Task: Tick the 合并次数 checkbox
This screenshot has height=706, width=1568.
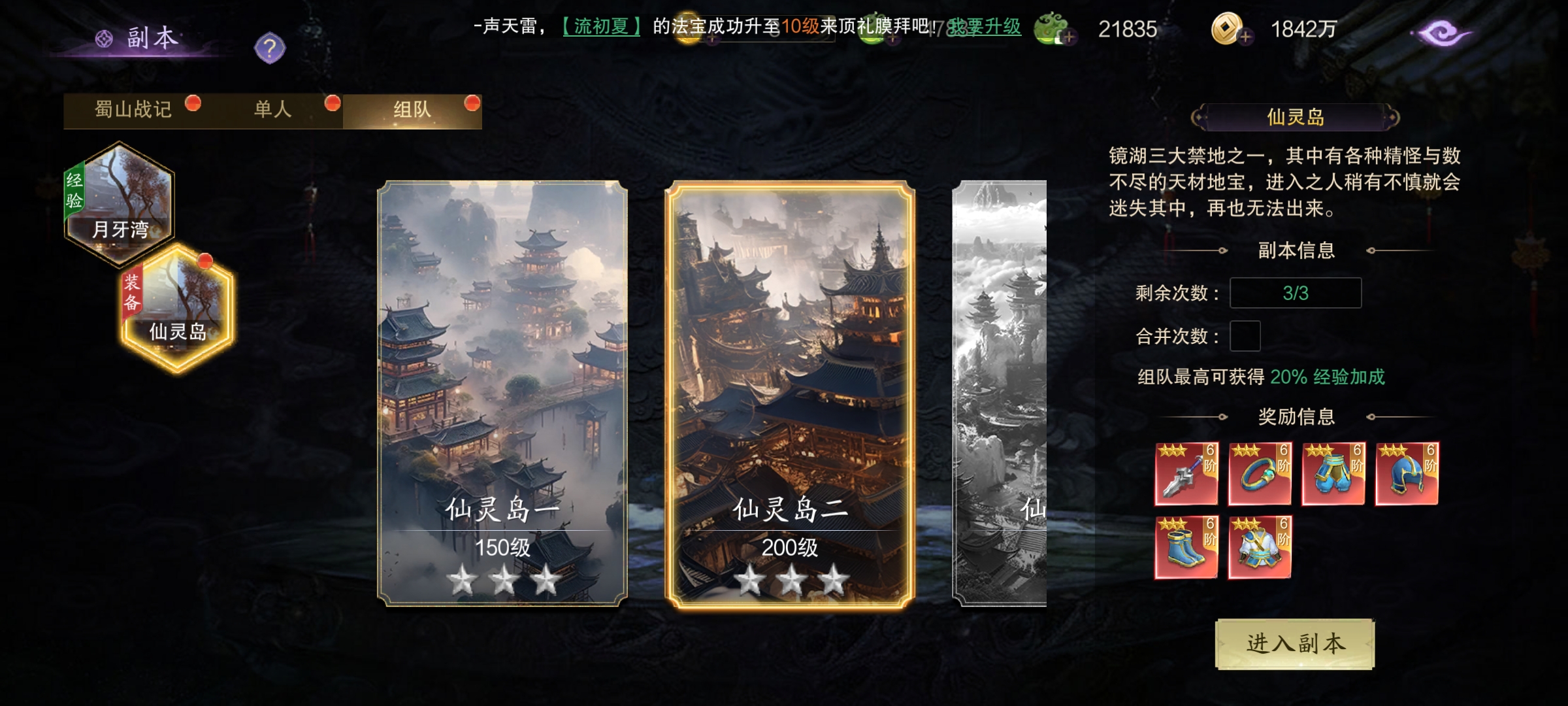Action: pos(1245,336)
